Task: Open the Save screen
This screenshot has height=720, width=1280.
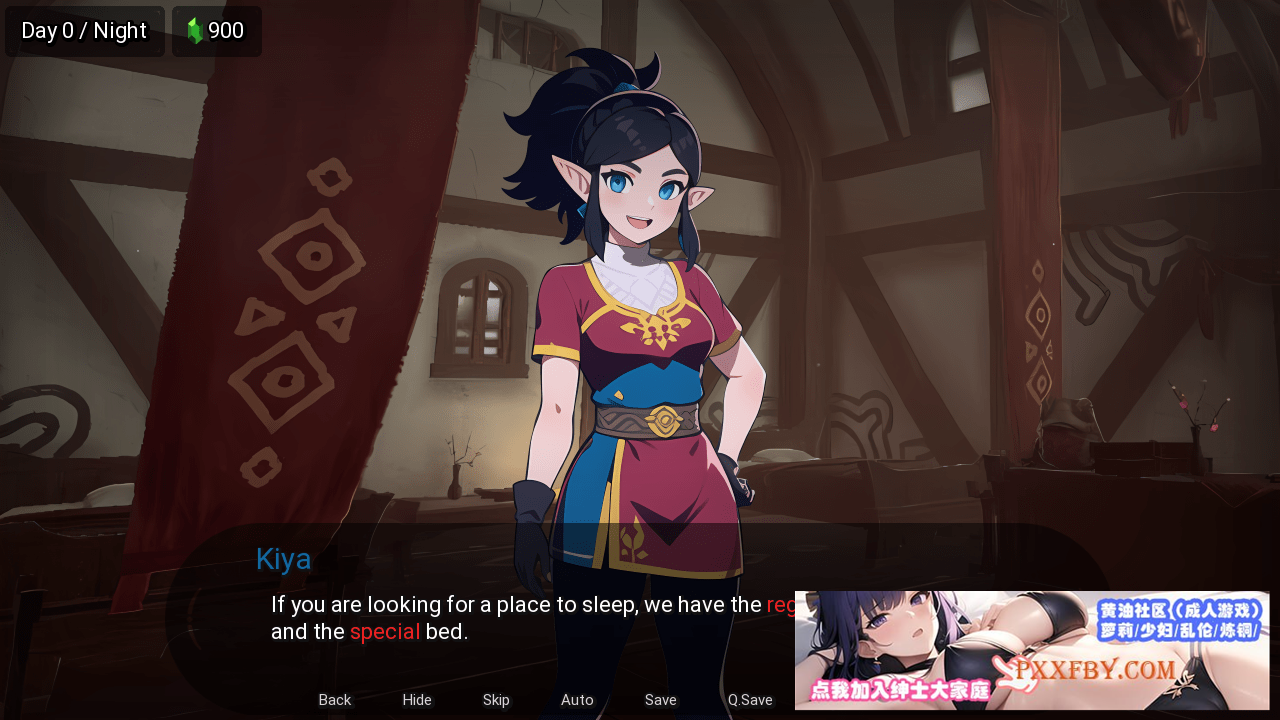Action: pos(660,700)
